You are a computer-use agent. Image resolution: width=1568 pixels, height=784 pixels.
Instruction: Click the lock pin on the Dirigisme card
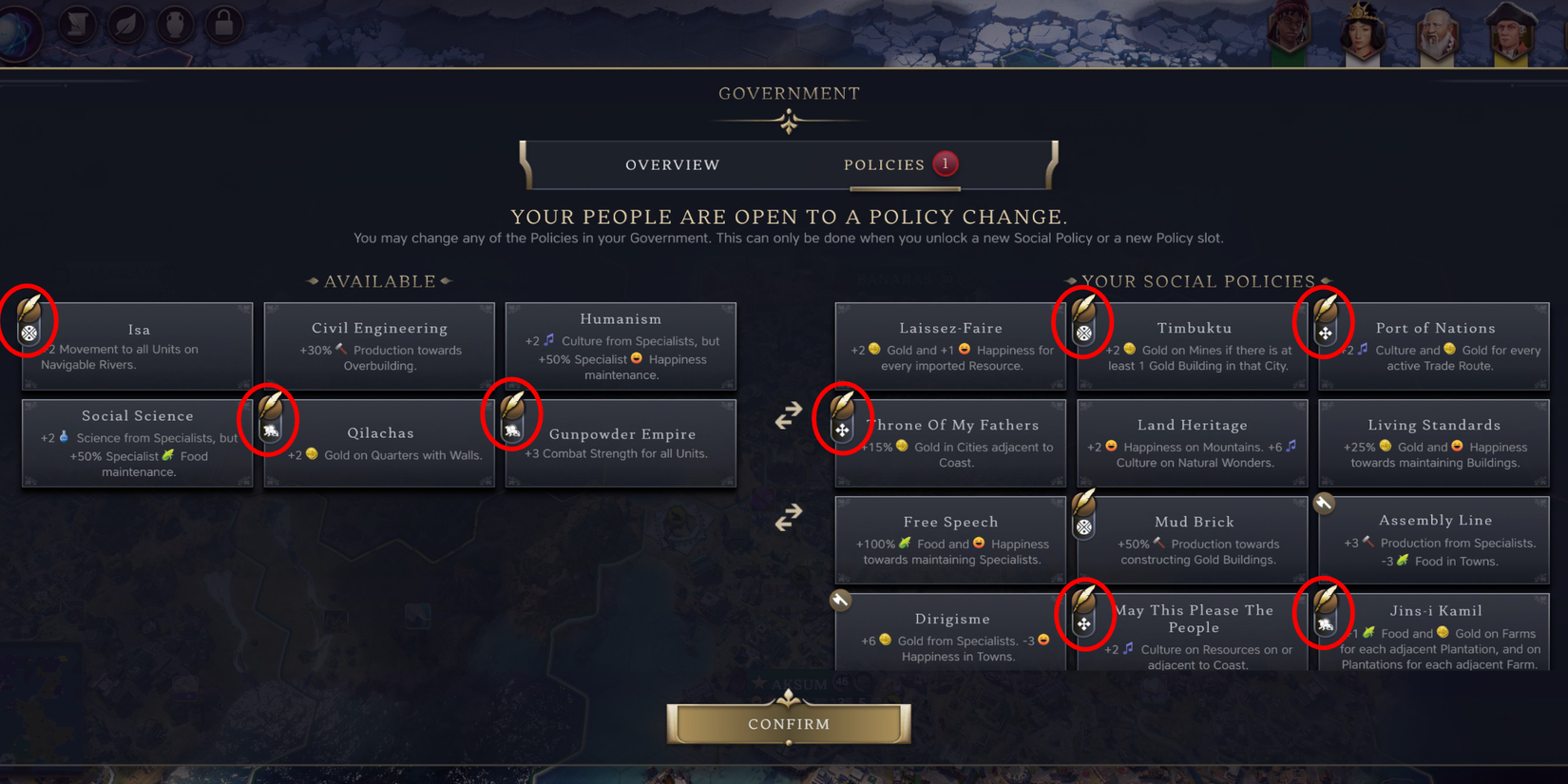839,601
